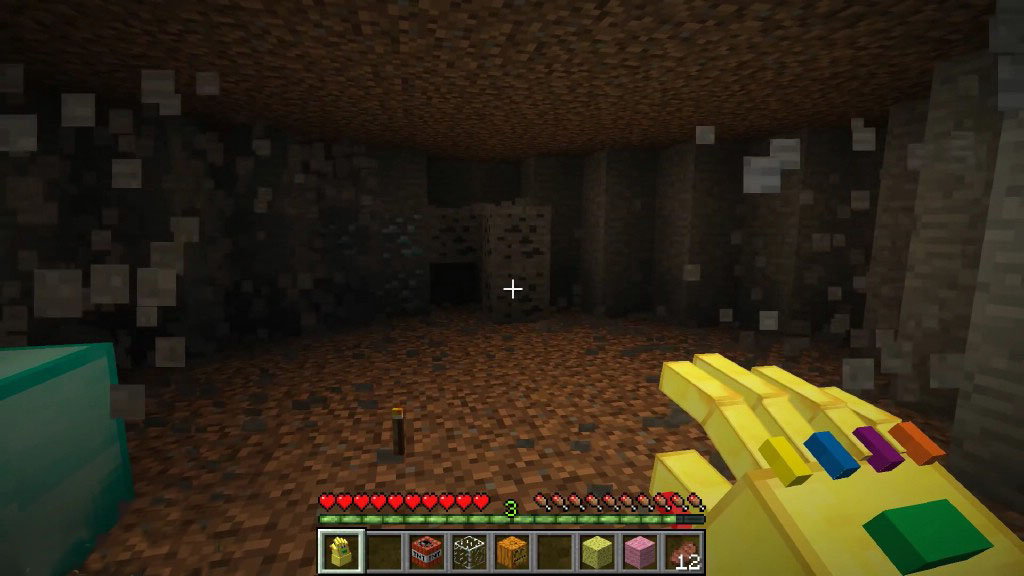Select the yellow block hotbar slot
The height and width of the screenshot is (576, 1024).
pos(597,551)
